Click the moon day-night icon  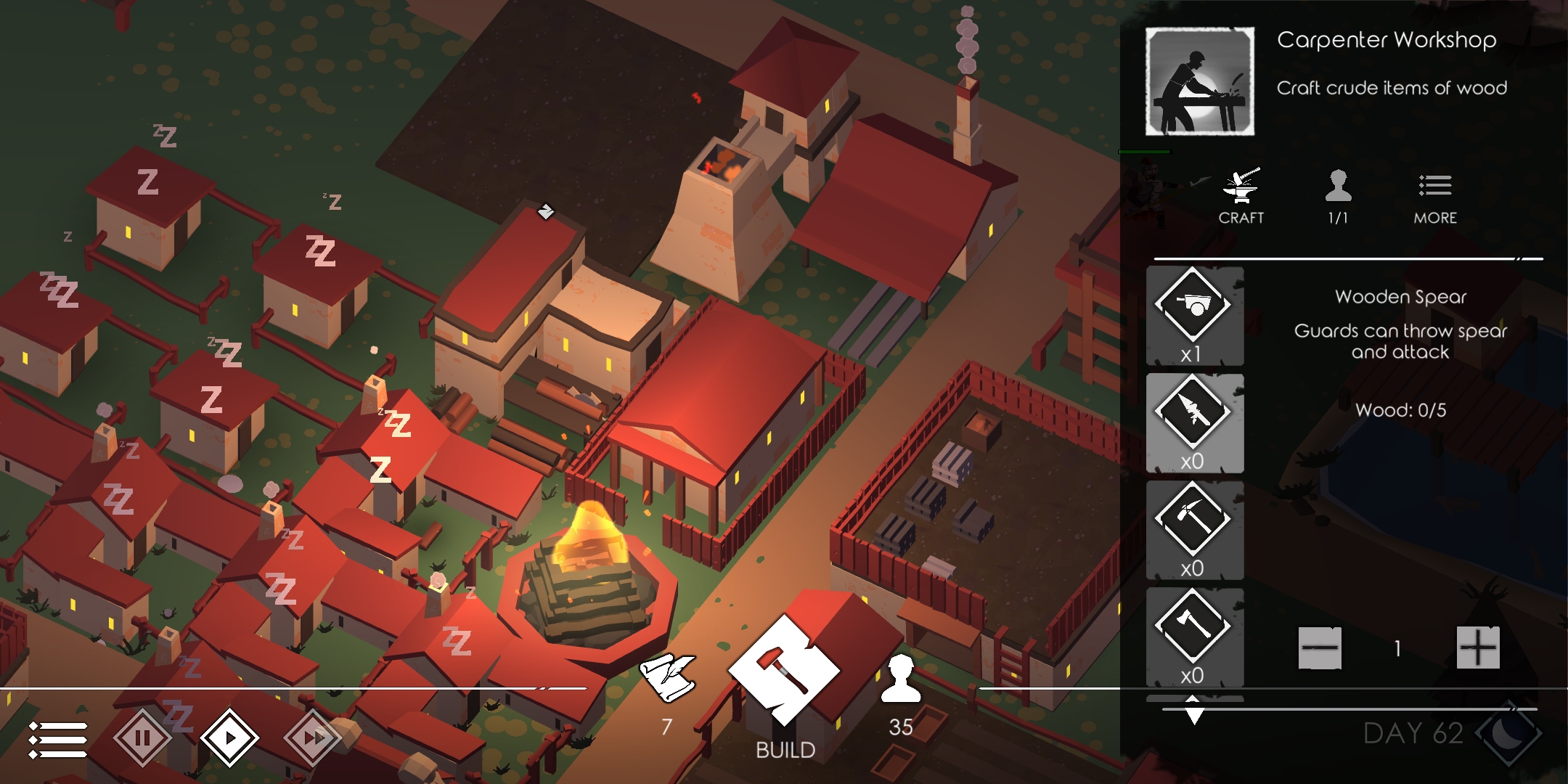pyautogui.click(x=1510, y=735)
